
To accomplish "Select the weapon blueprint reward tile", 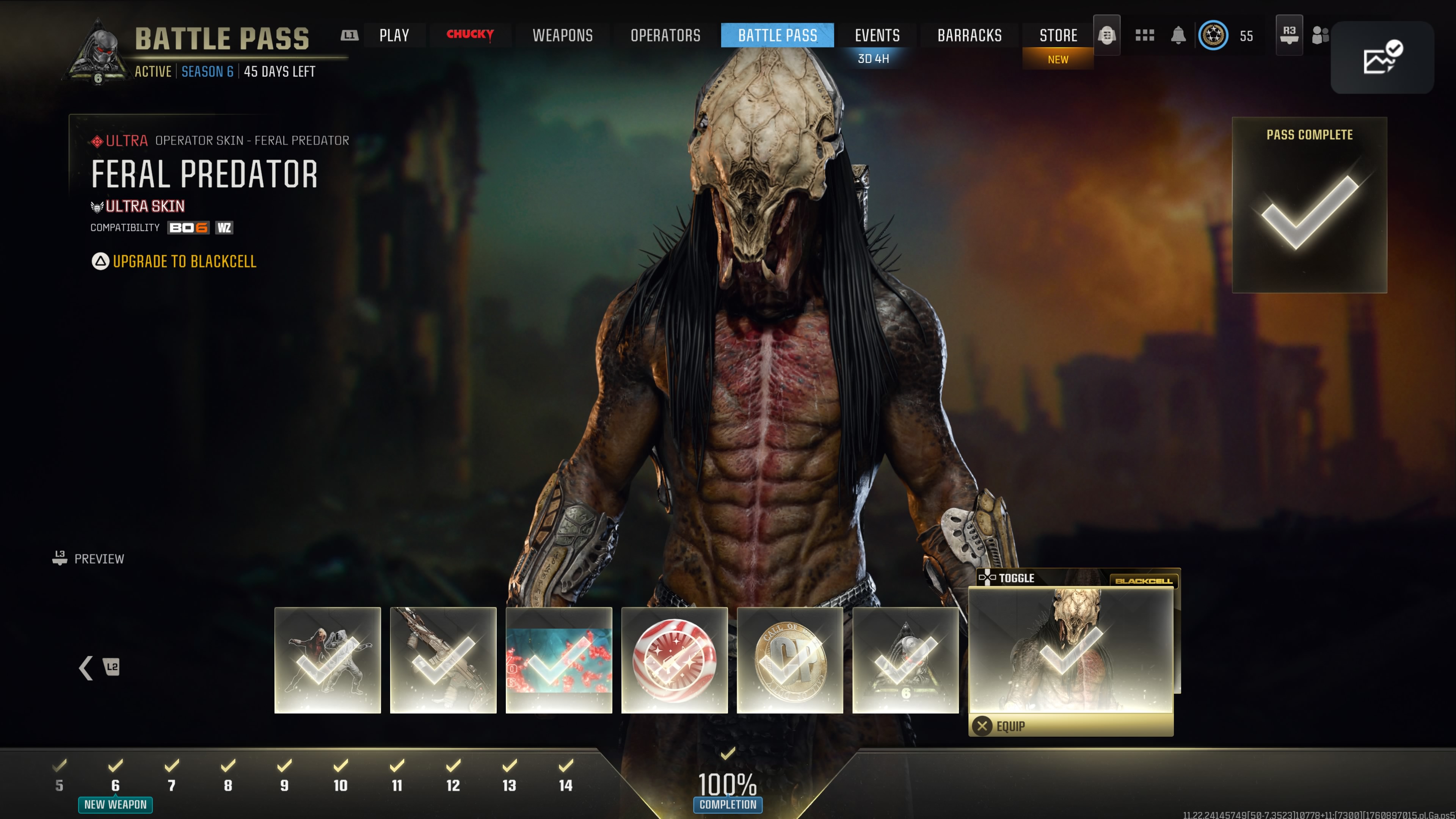I will tap(443, 660).
